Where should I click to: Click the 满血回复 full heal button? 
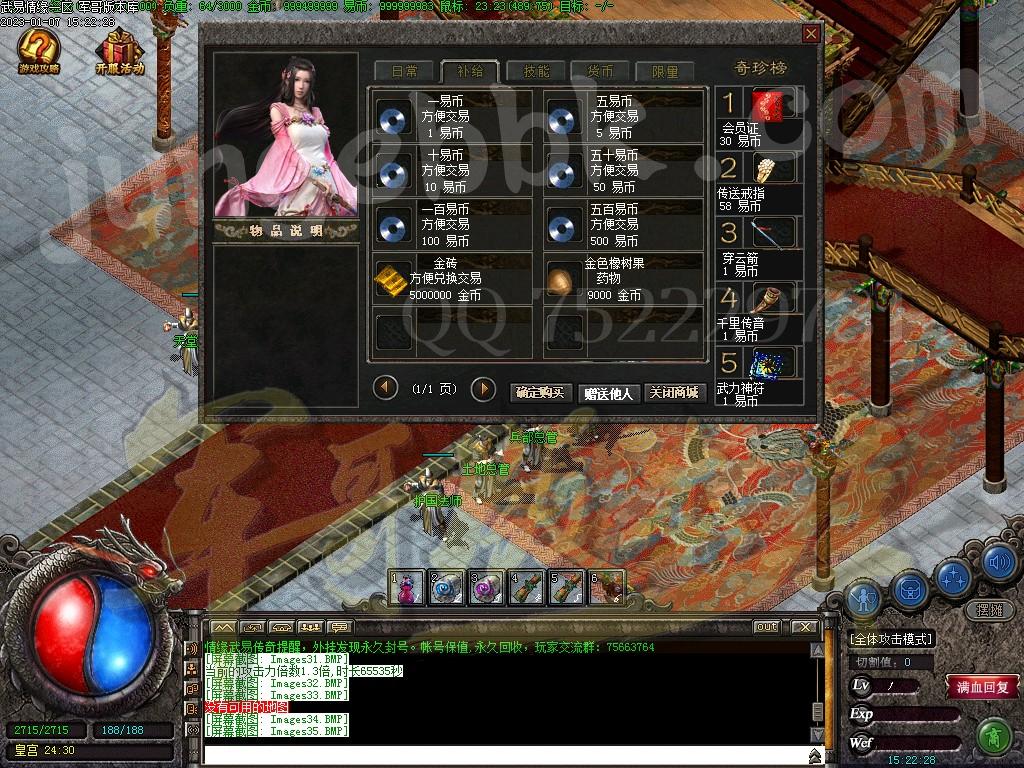(982, 687)
